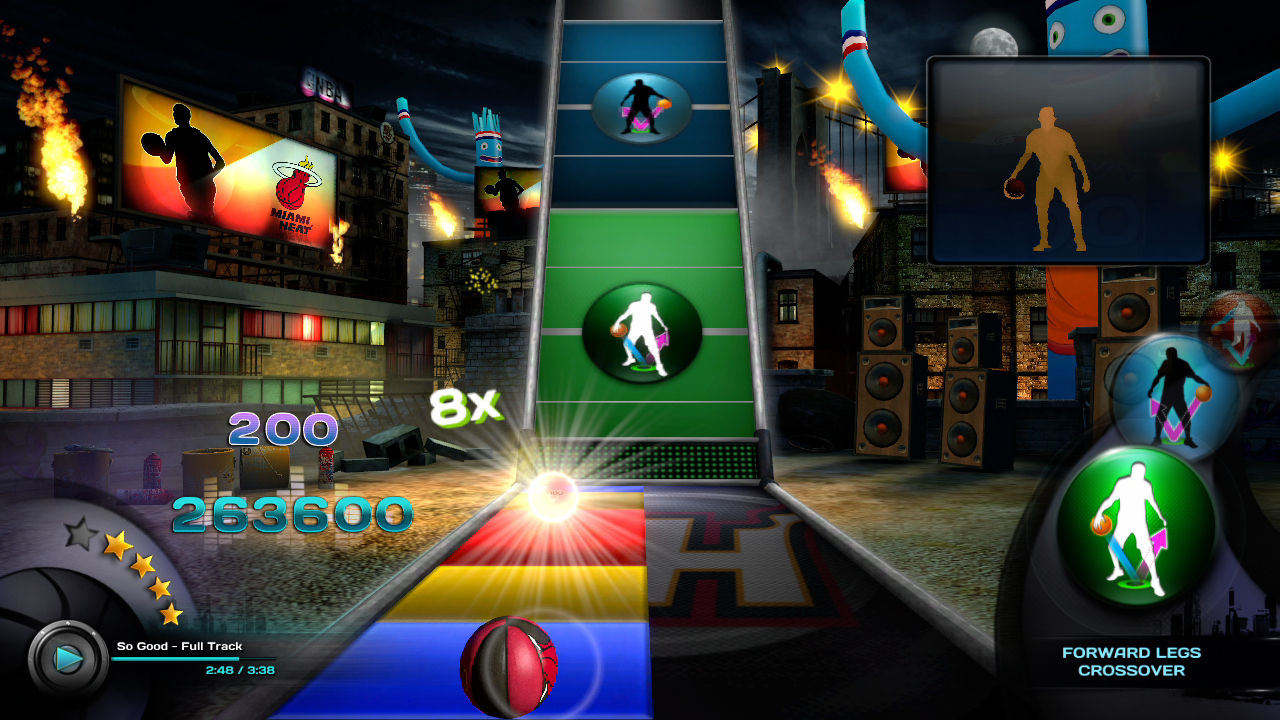This screenshot has width=1280, height=720.
Task: Open the move preview window with the orange silhouette
Action: (x=1068, y=161)
